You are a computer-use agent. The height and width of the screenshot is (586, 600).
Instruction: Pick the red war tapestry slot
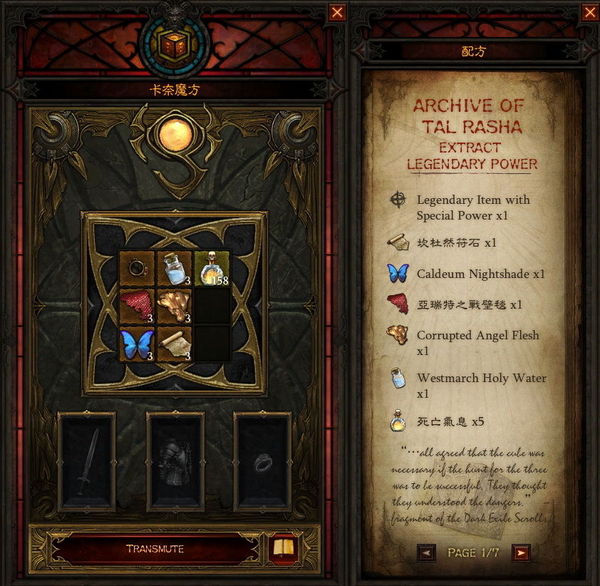136,305
